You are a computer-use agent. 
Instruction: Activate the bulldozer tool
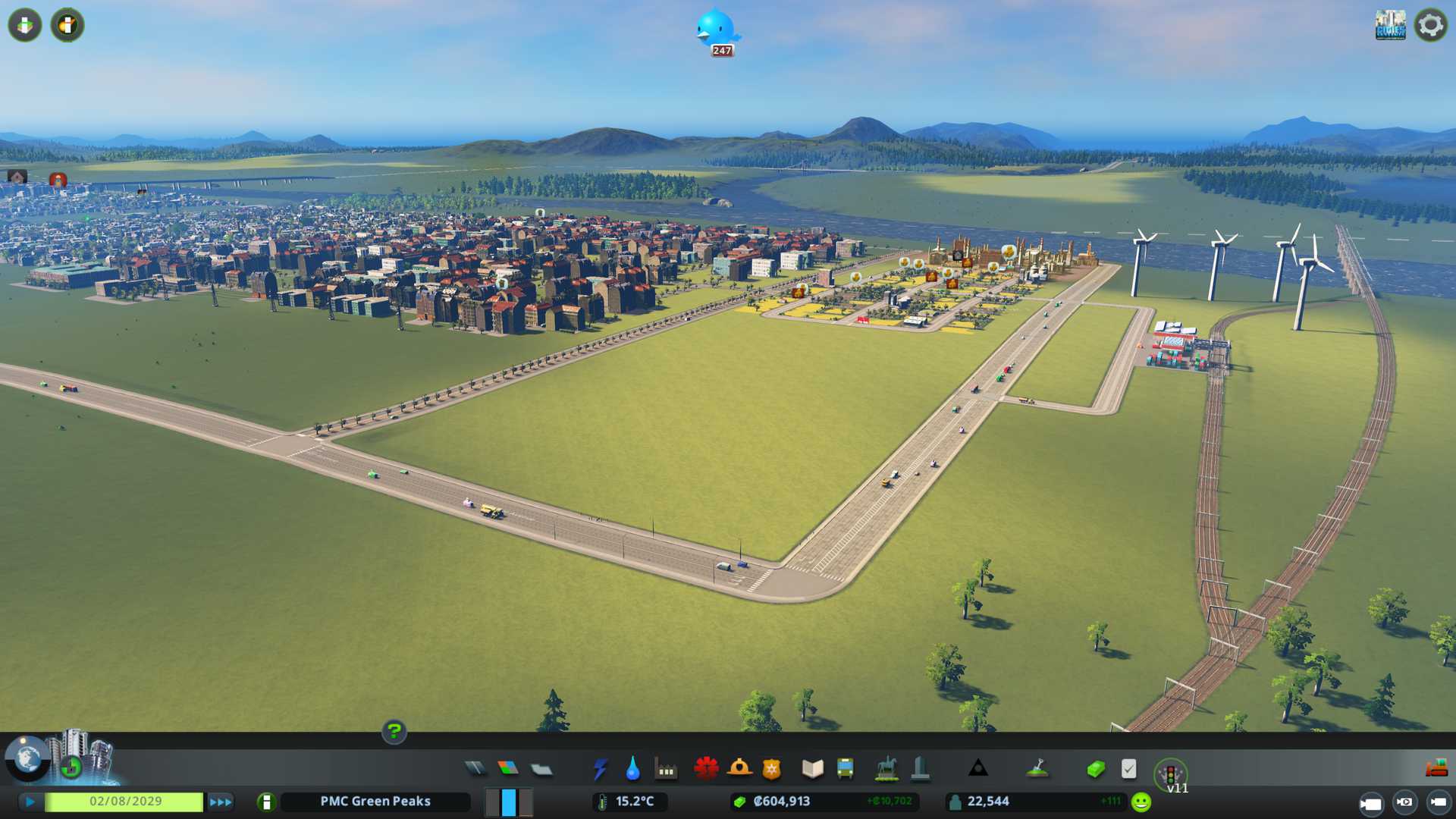point(1436,769)
